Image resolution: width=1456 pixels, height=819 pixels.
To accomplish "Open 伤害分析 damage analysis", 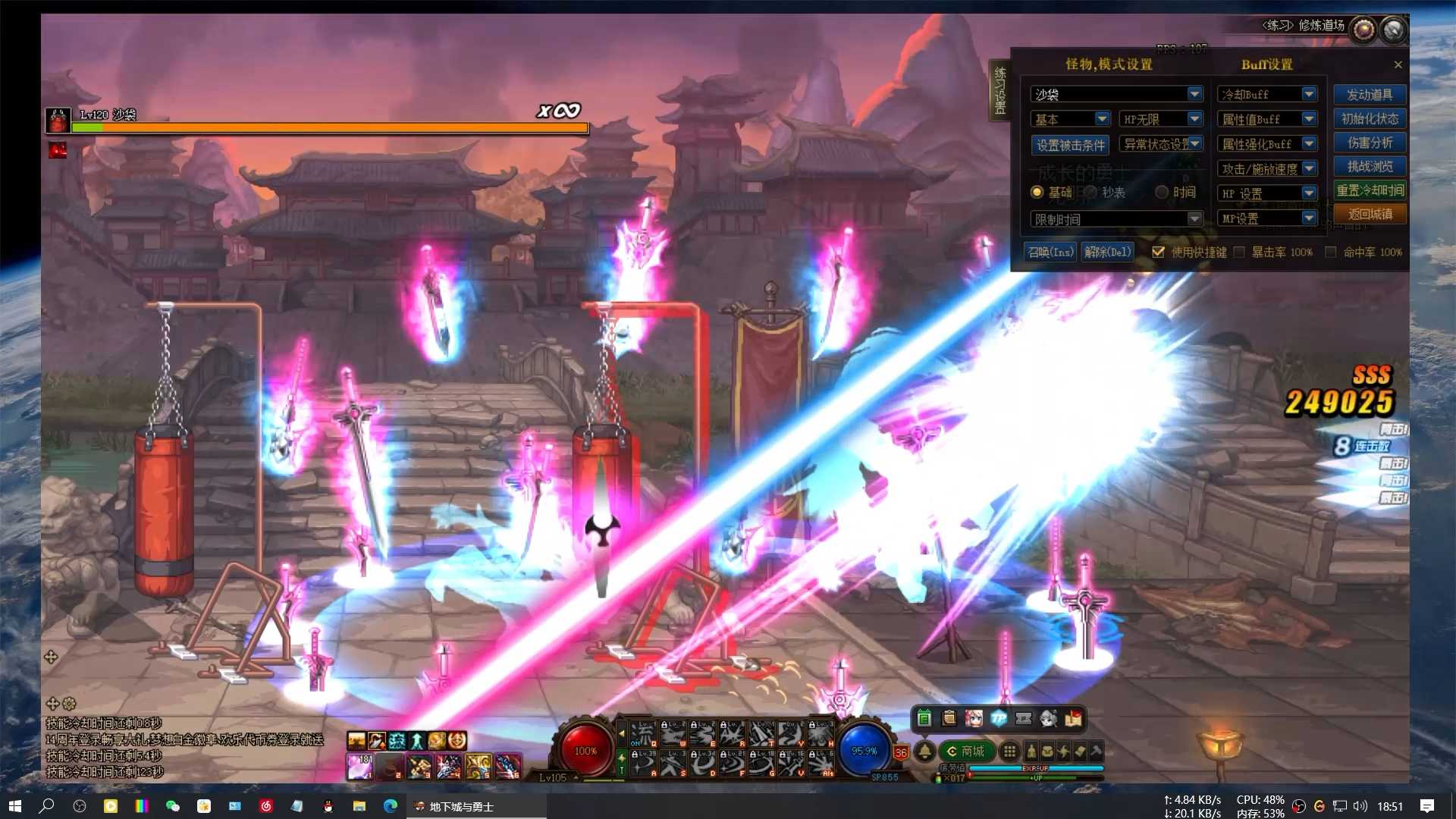I will pos(1370,143).
